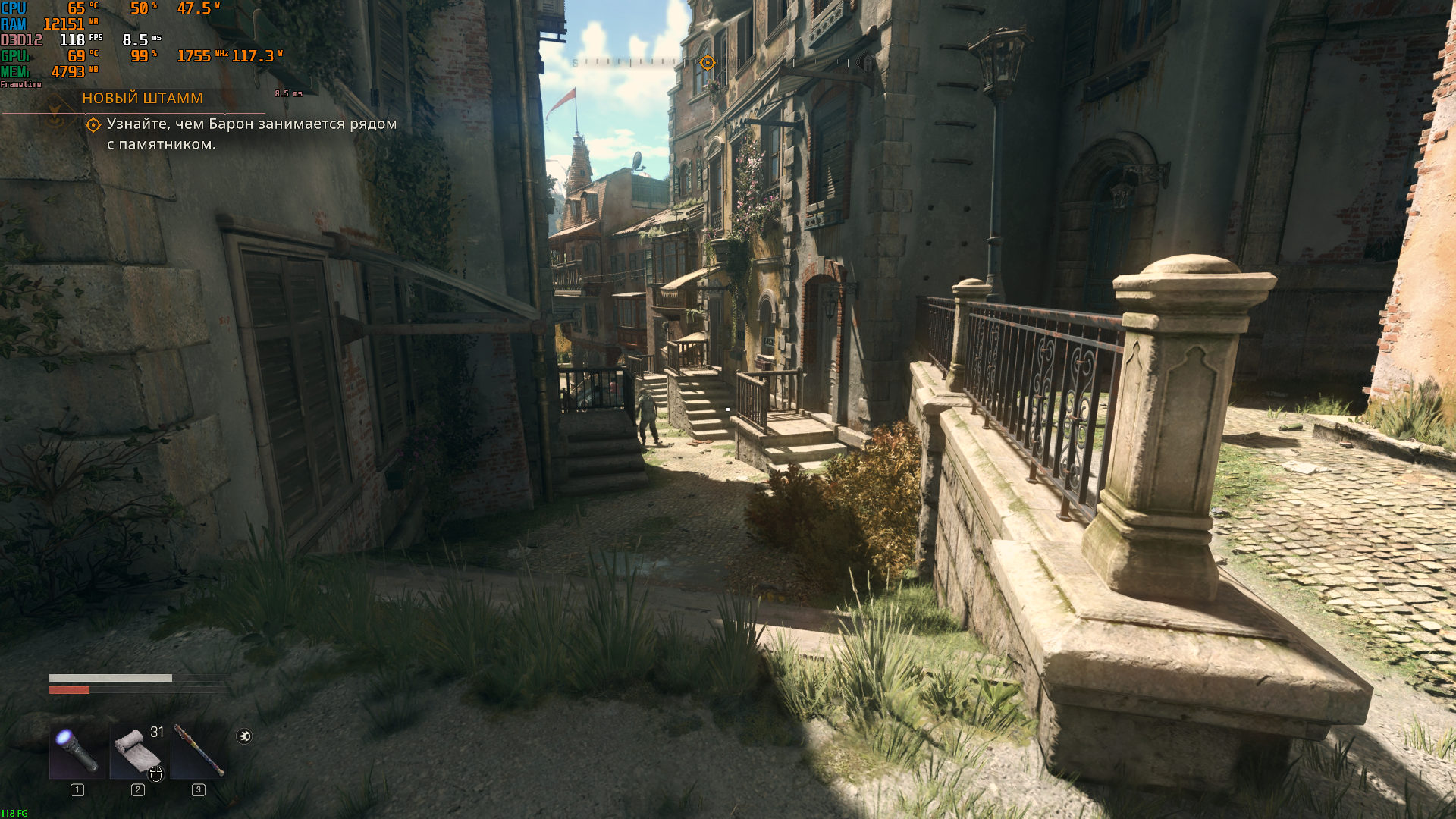Open the НОВЫЙ ШТАММ quest tracker
The height and width of the screenshot is (819, 1456).
click(143, 98)
